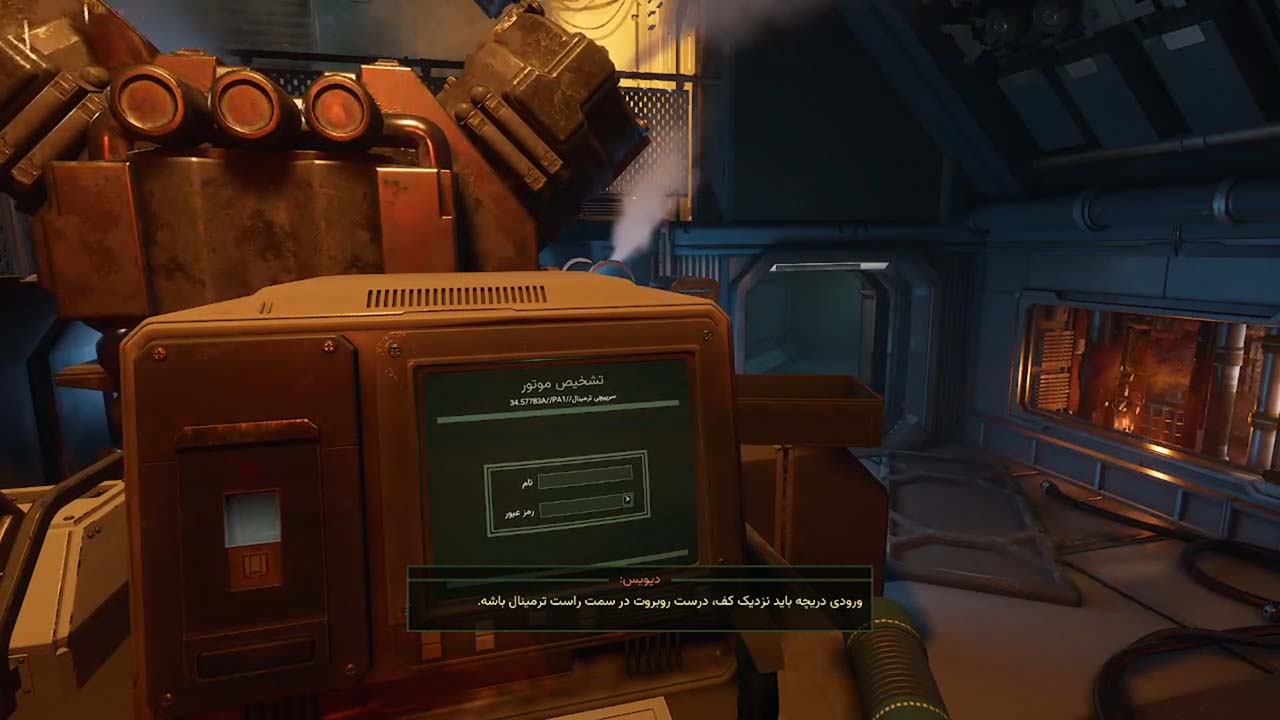Viewport: 1280px width, 720px height.
Task: Select the name (نام) field on the terminal
Action: pos(585,480)
